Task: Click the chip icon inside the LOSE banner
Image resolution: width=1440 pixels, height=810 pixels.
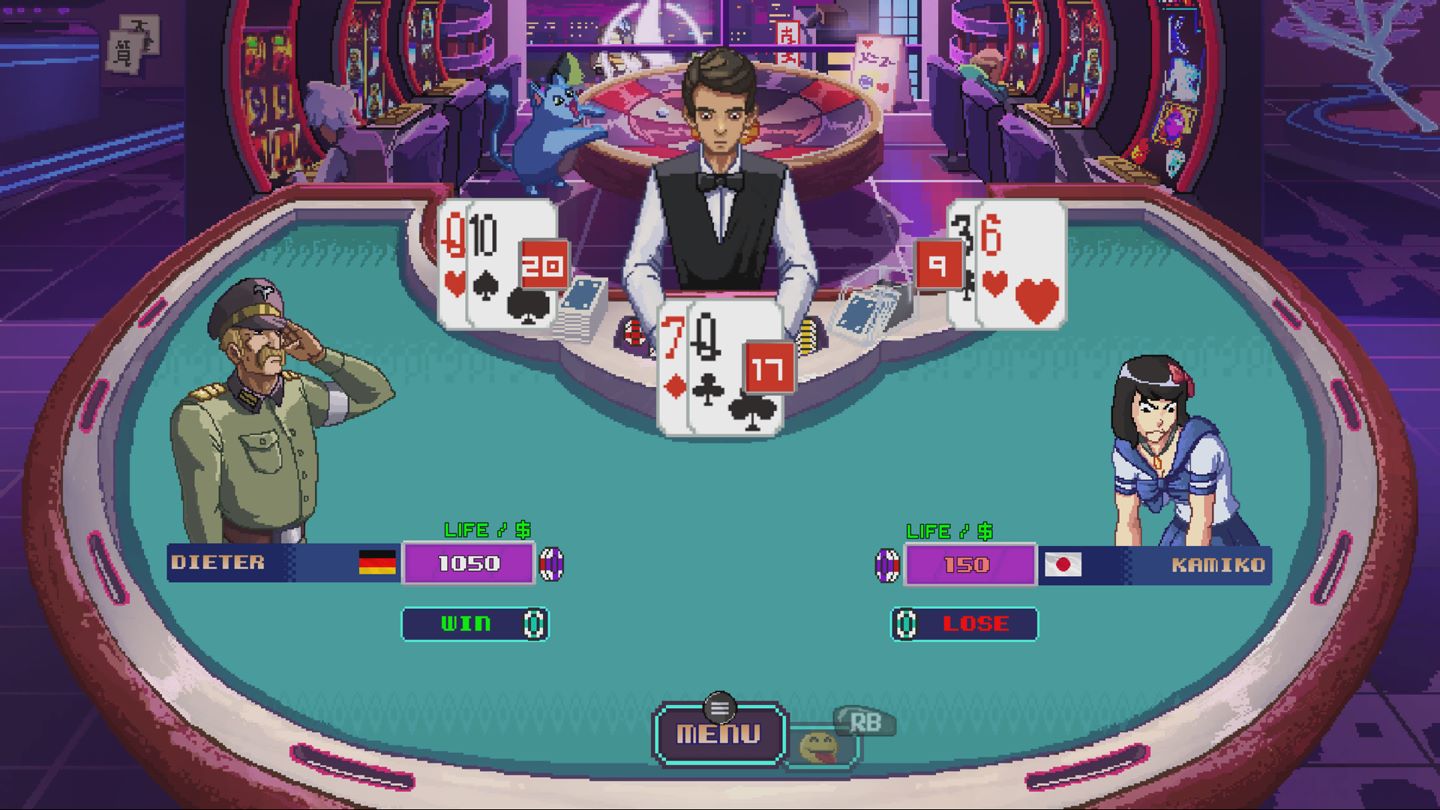Action: 905,624
